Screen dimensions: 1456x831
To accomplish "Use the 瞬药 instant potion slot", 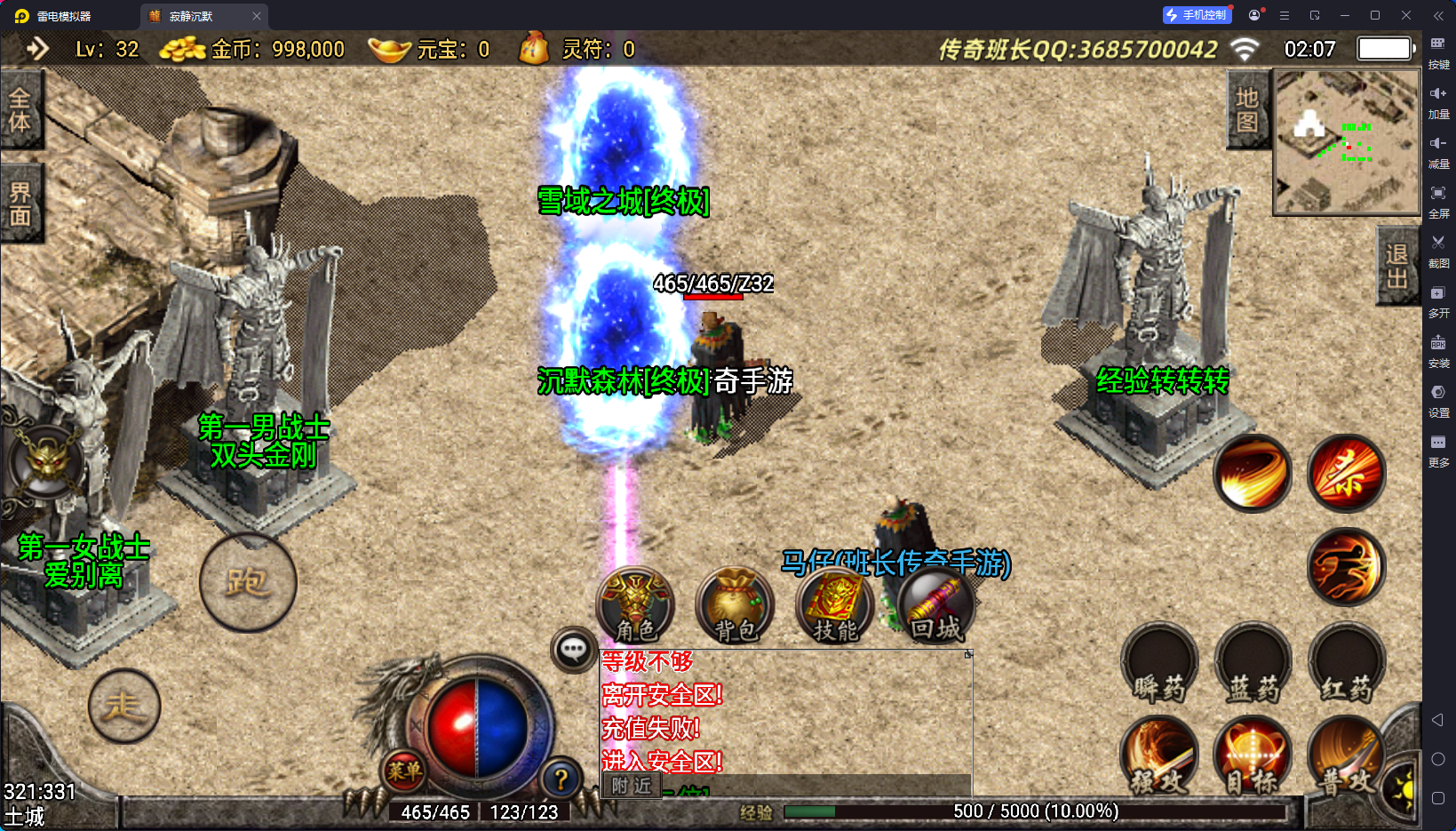I will [x=1159, y=665].
